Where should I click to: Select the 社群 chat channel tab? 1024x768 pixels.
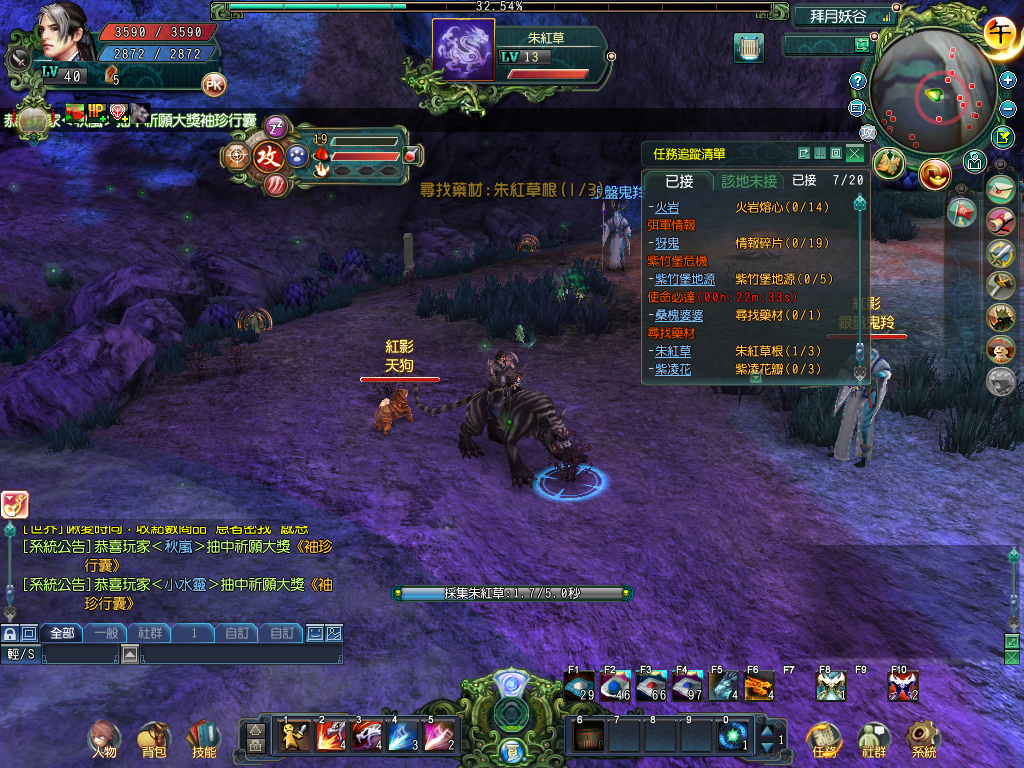pyautogui.click(x=150, y=633)
